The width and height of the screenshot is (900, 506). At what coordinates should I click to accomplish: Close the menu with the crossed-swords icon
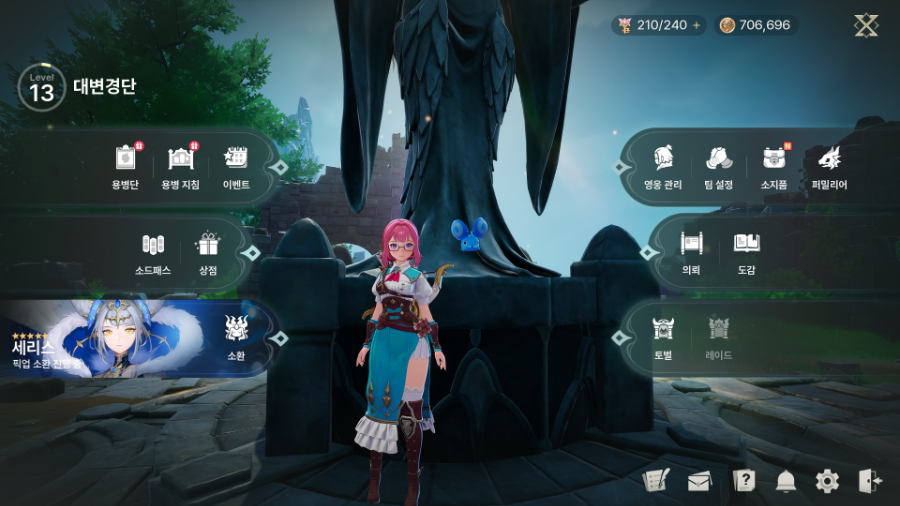pos(866,25)
